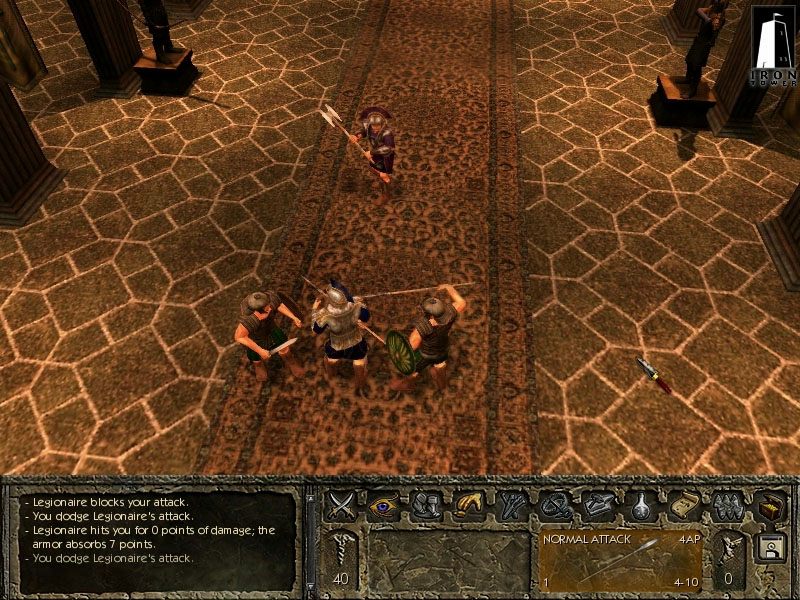Select the armored boots icon
800x600 pixels.
[427, 505]
